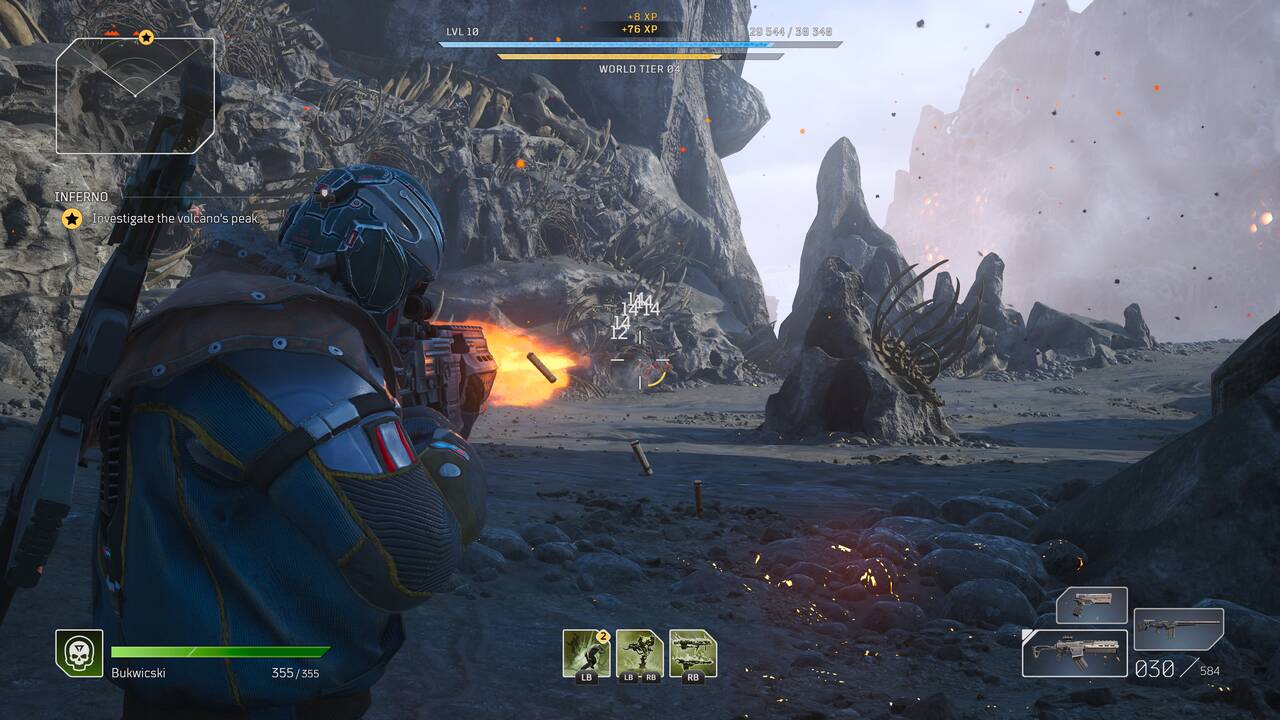Select the 'Investigate the volcano's peak' objective
Screen dimensions: 1280x720
pyautogui.click(x=175, y=218)
